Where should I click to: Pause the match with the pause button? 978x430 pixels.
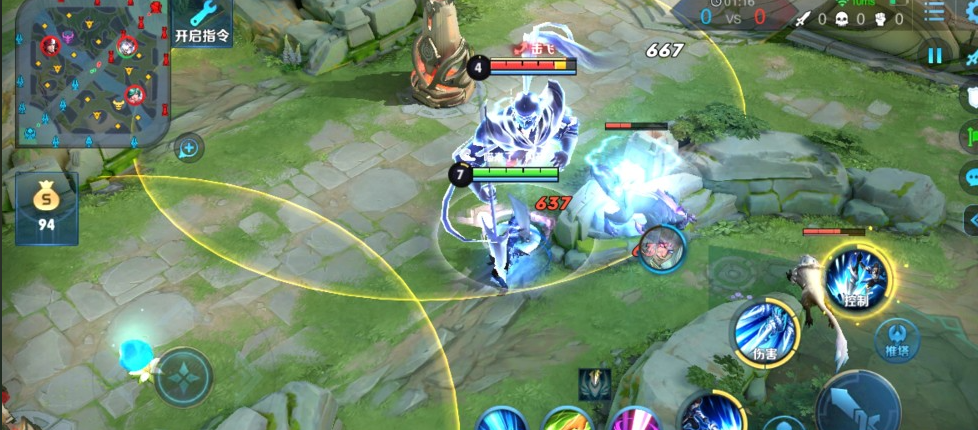pos(935,55)
